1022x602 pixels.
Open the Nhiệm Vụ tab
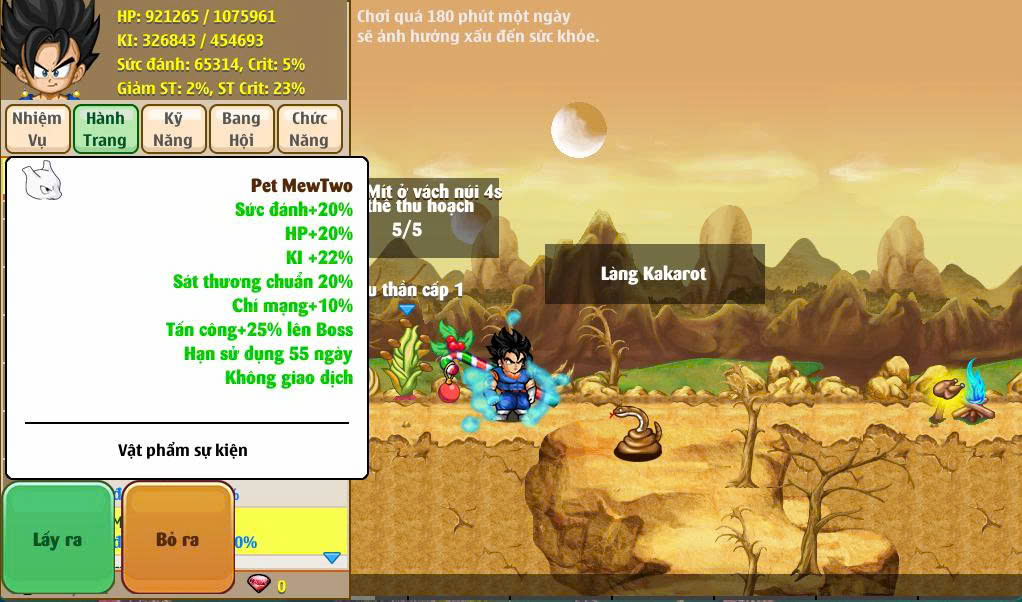tap(37, 129)
